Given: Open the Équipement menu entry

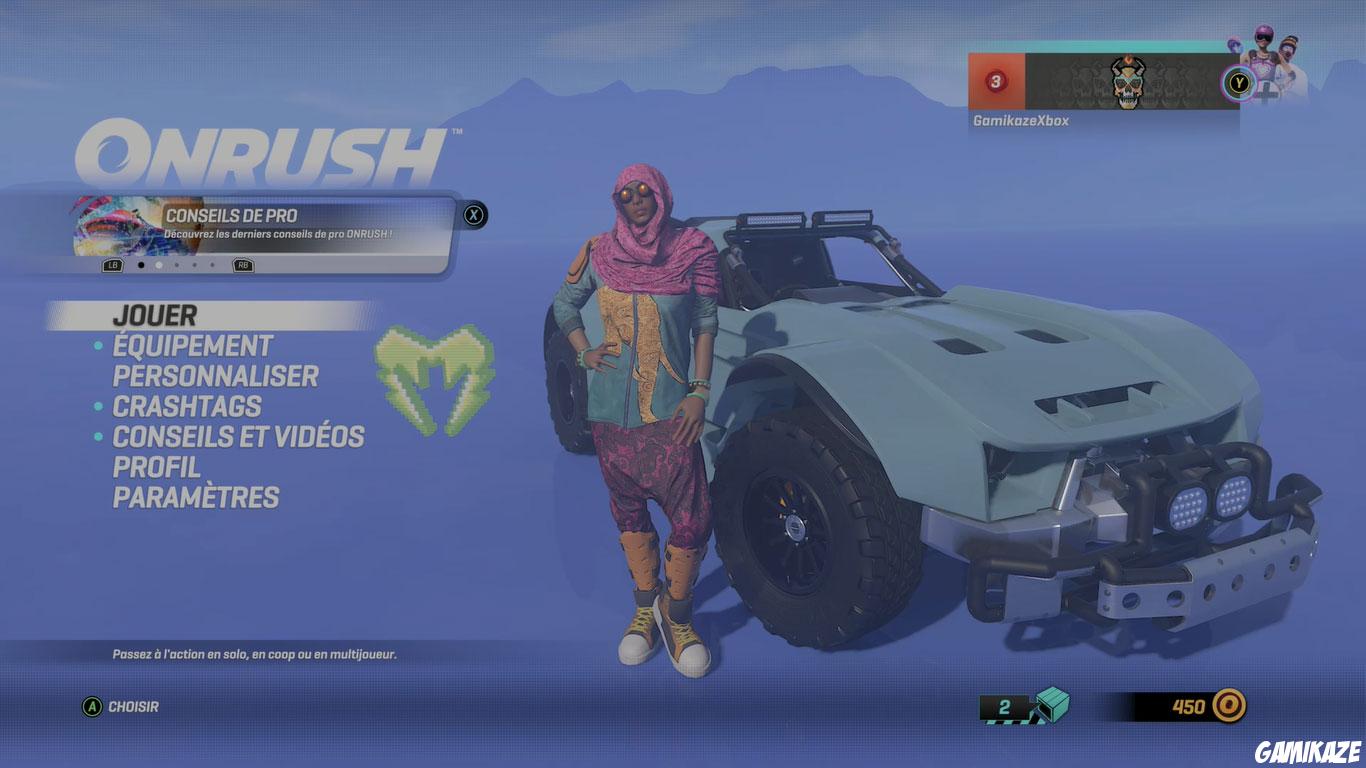Looking at the screenshot, I should [x=191, y=346].
